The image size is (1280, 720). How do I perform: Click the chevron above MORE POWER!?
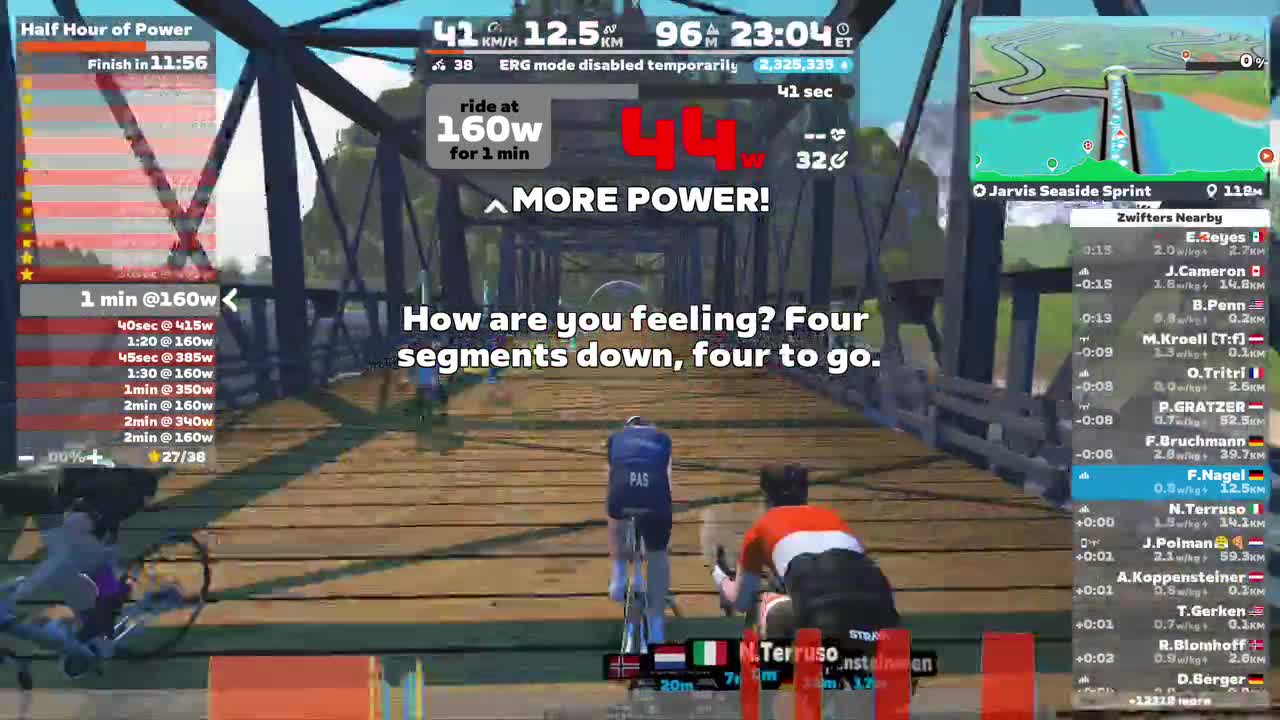496,205
